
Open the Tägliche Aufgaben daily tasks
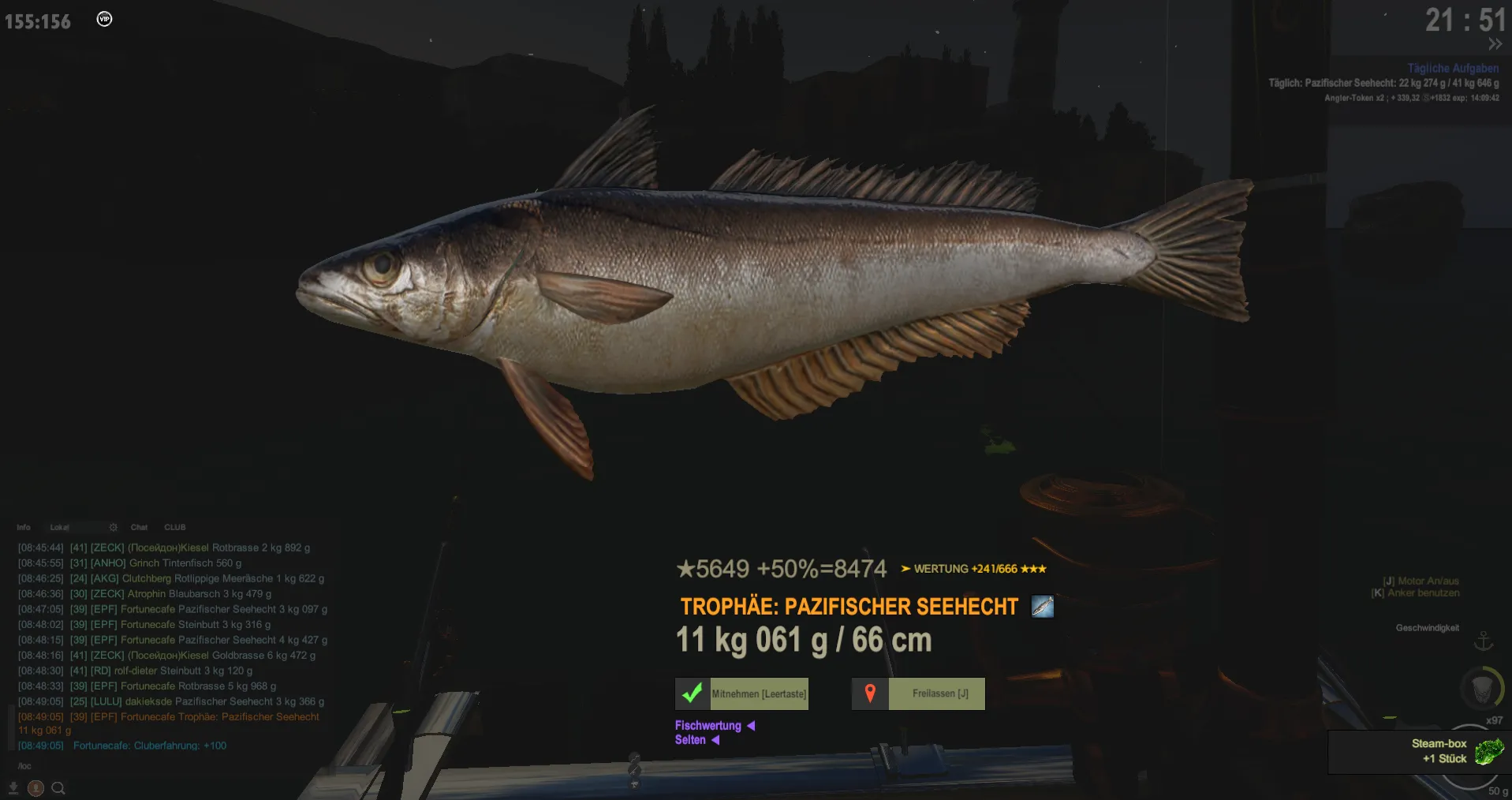[1453, 69]
